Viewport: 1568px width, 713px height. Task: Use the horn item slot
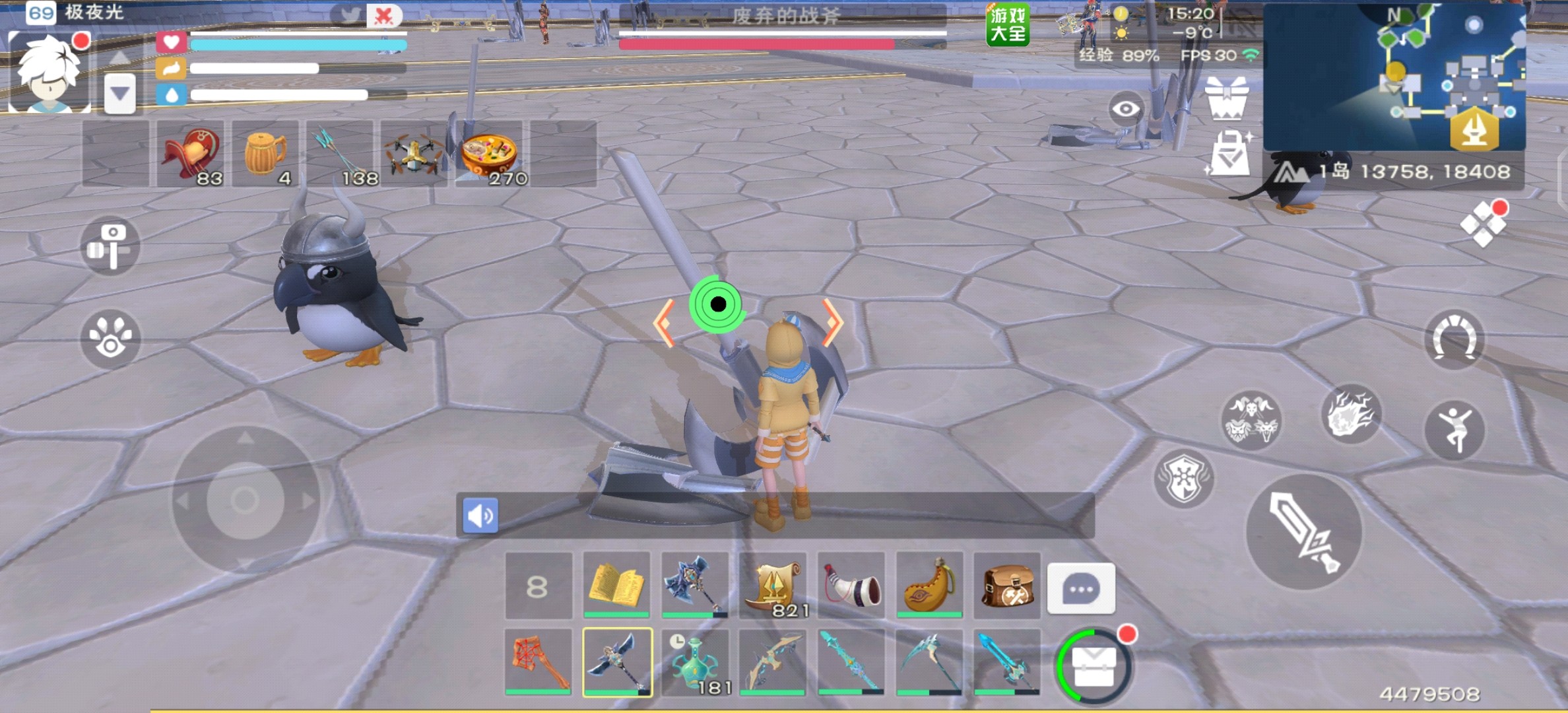(x=851, y=585)
